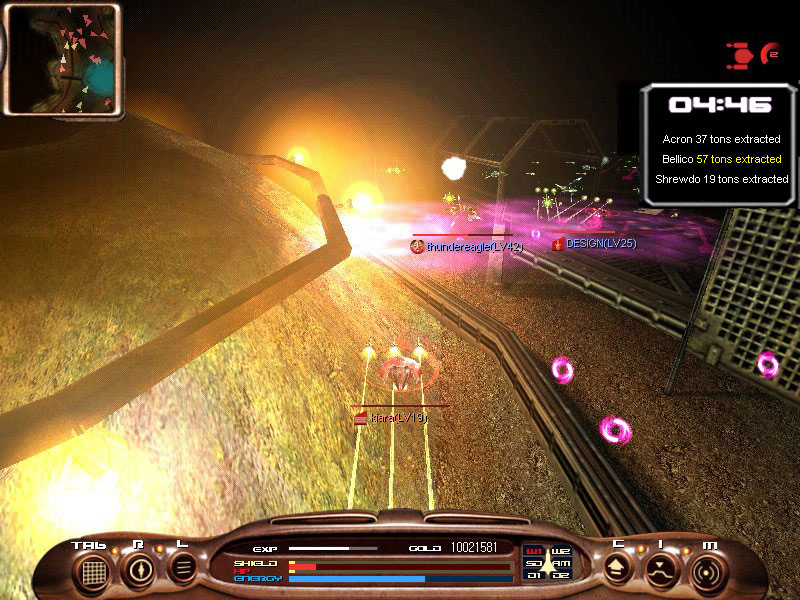Click the M radar circle button
This screenshot has width=800, height=600.
(x=708, y=570)
